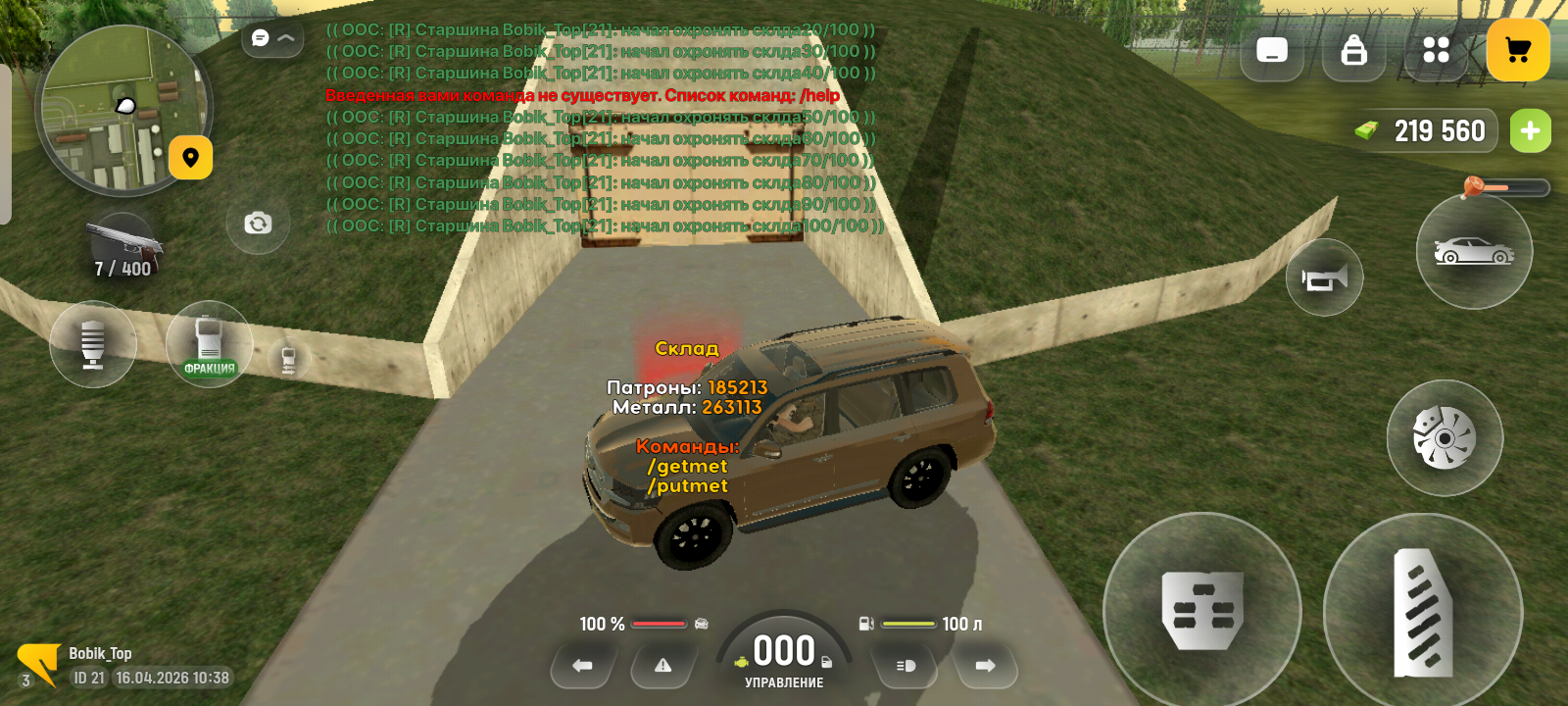Tap the brake pedal
This screenshot has width=1568, height=706.
[1202, 611]
